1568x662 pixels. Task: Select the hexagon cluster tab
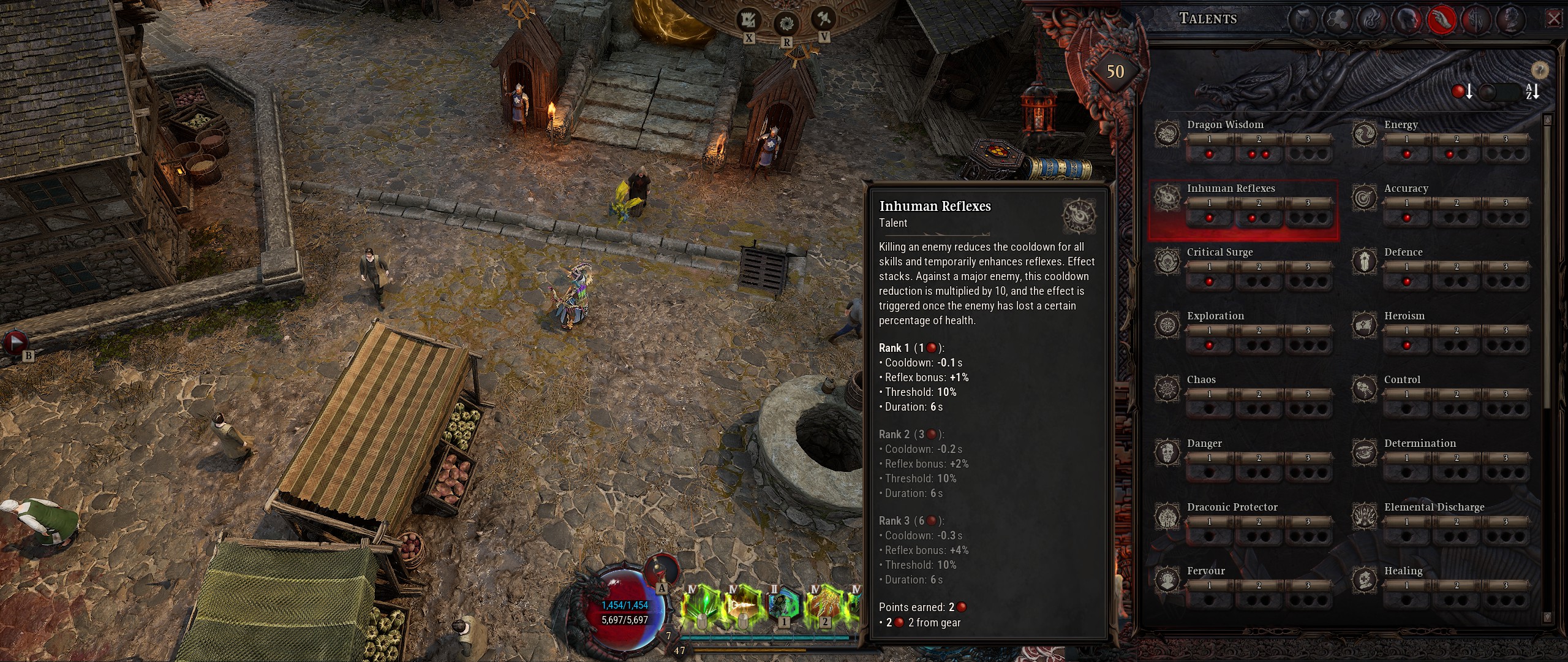coord(1337,20)
